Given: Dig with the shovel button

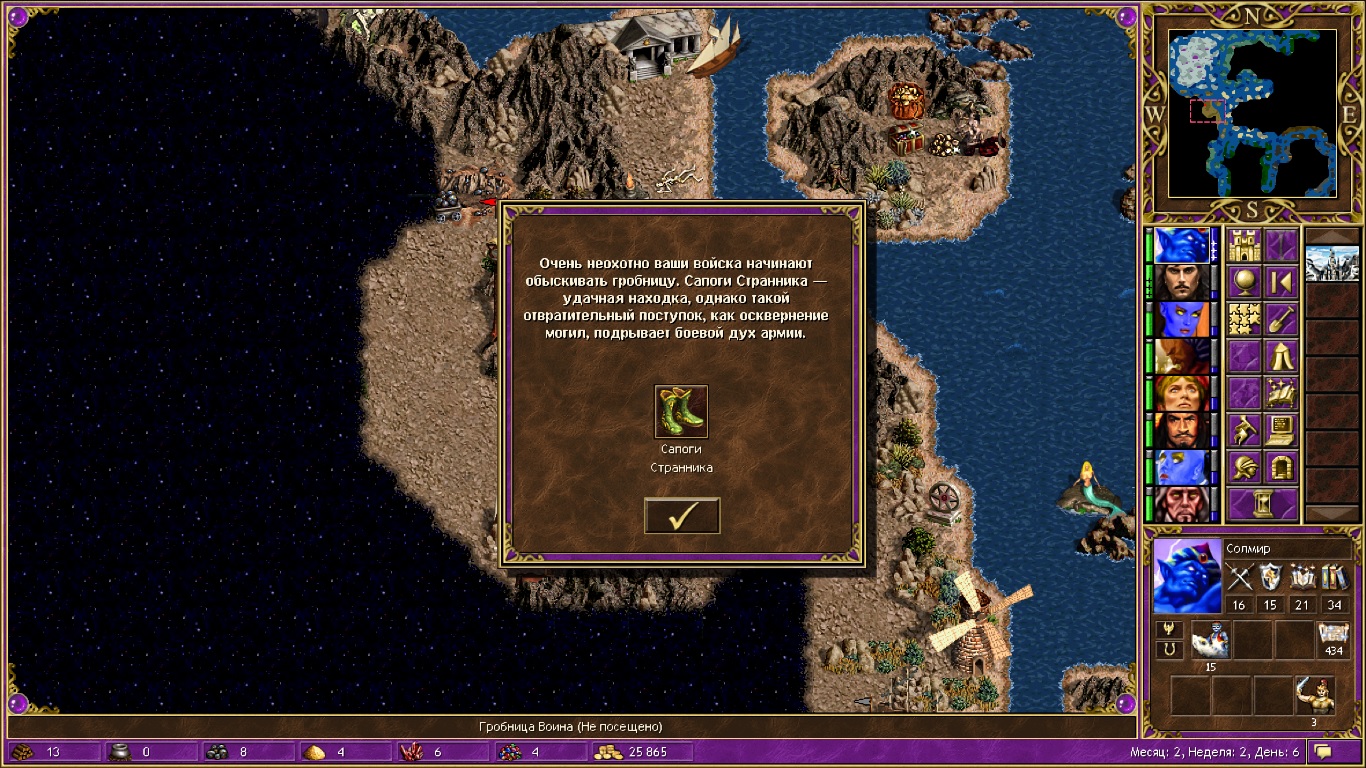Looking at the screenshot, I should pos(1281,318).
